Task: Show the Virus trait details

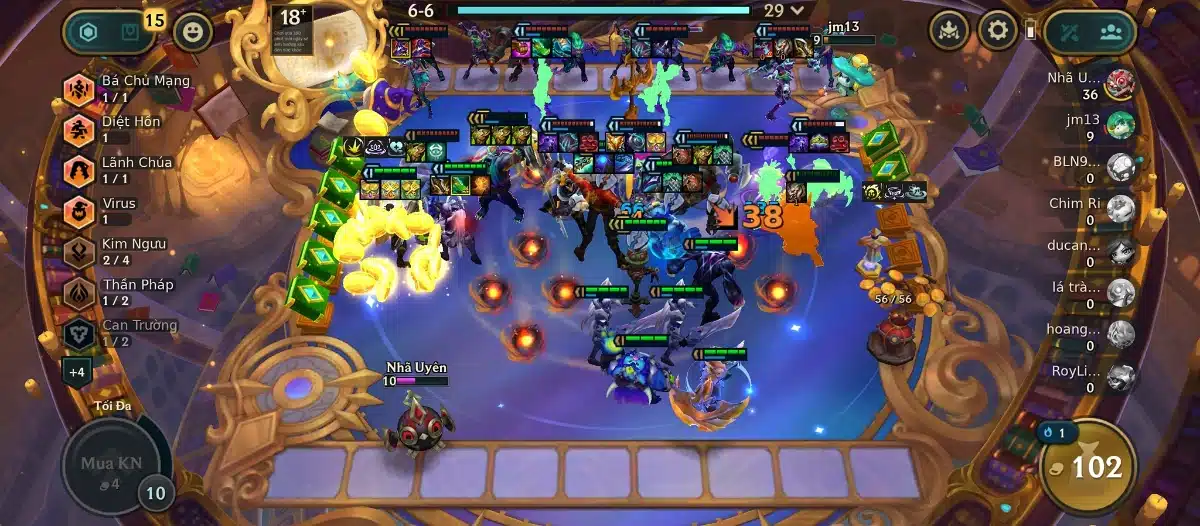Action: click(x=80, y=211)
